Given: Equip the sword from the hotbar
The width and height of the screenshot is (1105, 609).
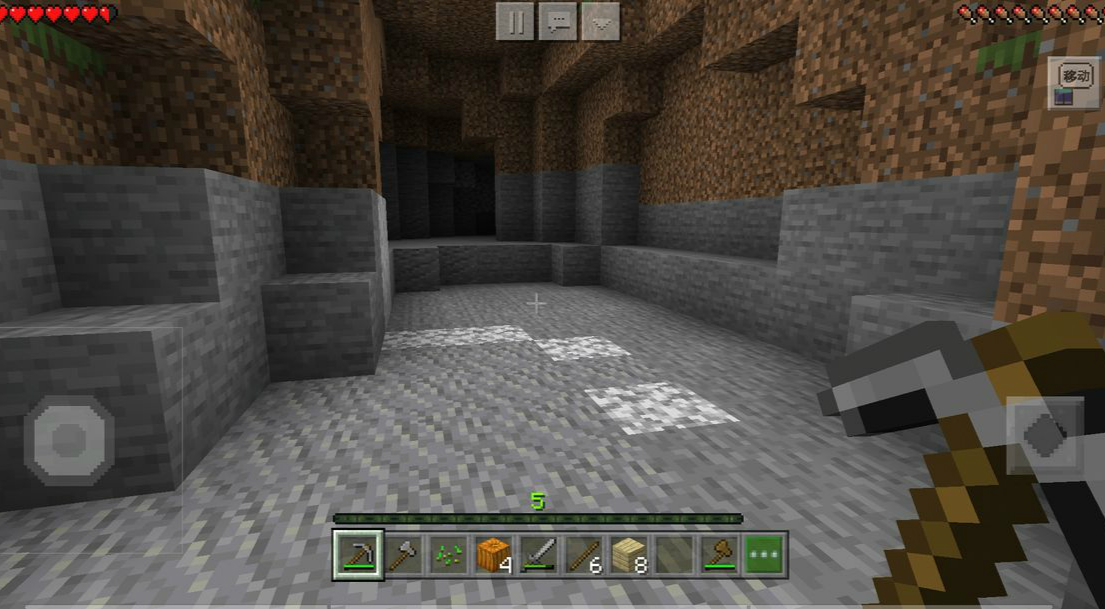Looking at the screenshot, I should coord(538,554).
